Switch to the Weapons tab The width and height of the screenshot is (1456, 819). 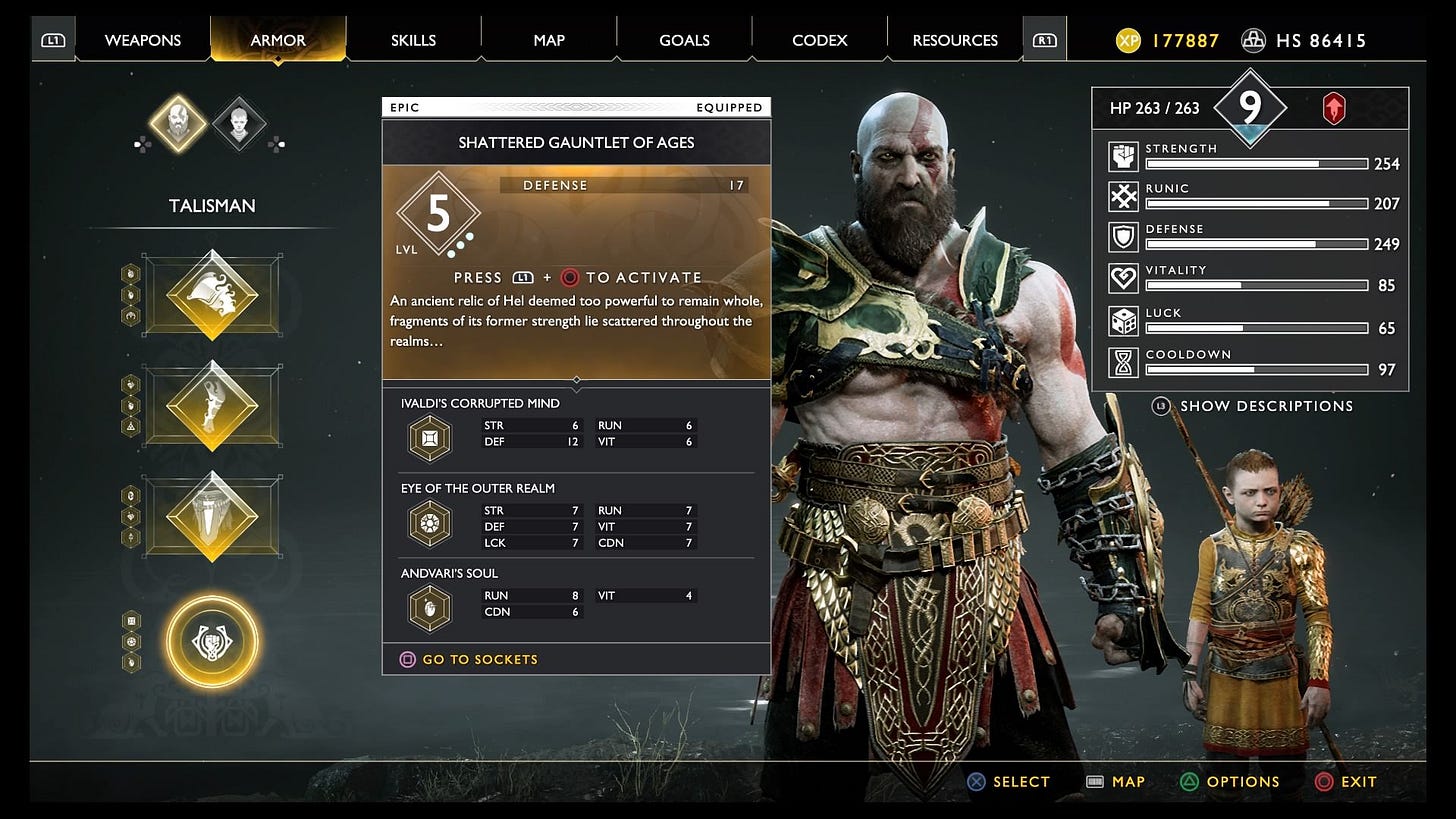pos(142,40)
